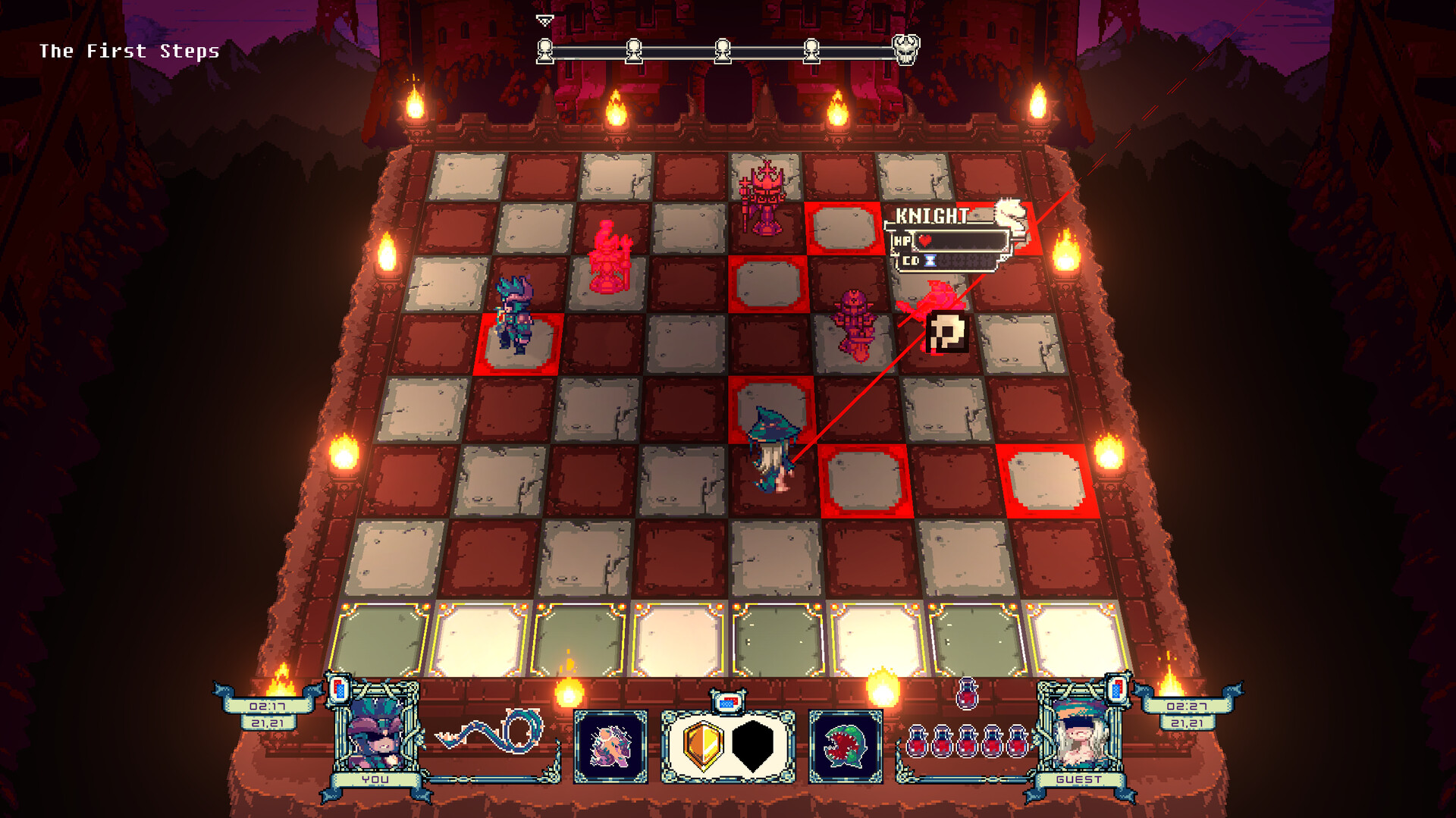Expand the white arrow marker above progress bar
The height and width of the screenshot is (818, 1456).
tap(544, 18)
